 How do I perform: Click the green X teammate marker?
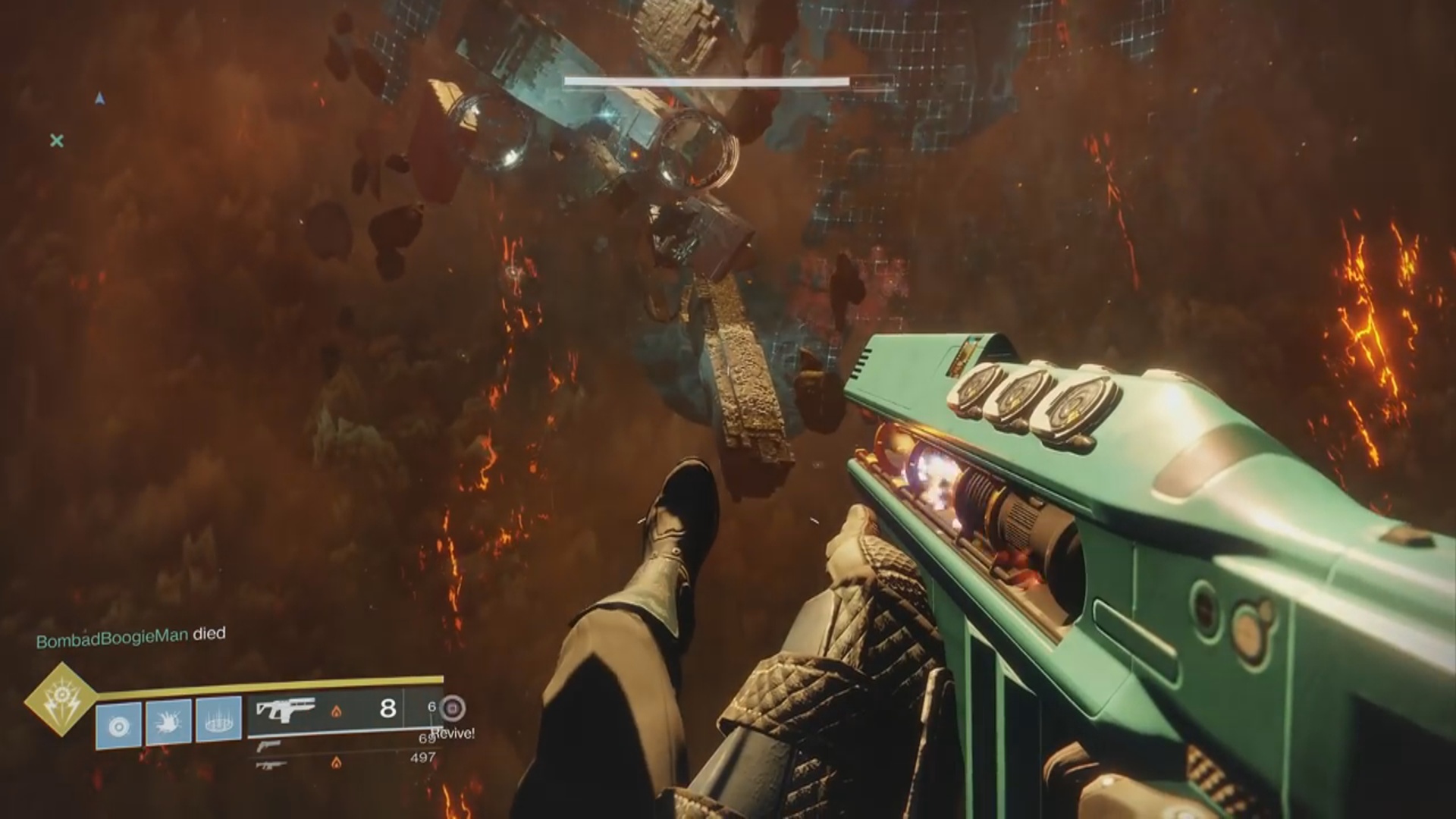(x=57, y=140)
